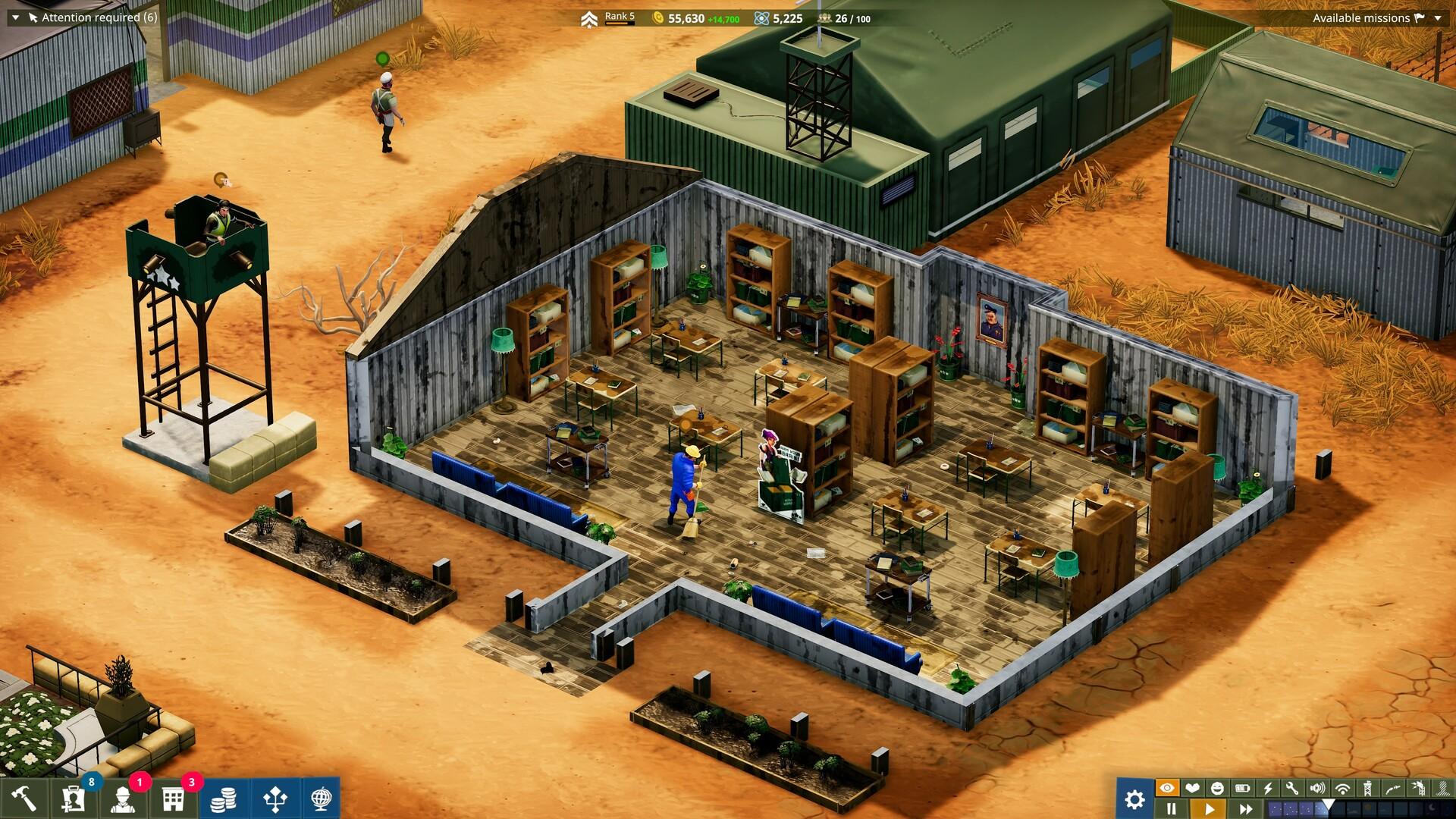Click the time-of-day marker on the timeline
Screen dimensions: 1456x819
1328,802
